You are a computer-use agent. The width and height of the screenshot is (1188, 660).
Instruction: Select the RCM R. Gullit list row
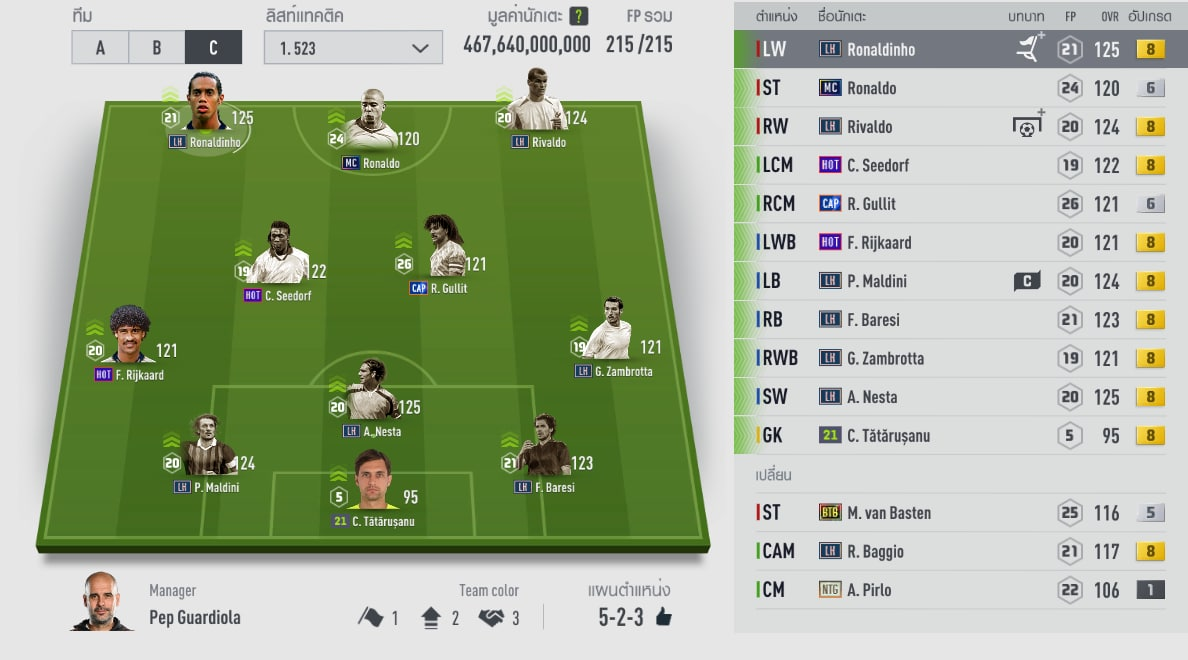pos(960,204)
